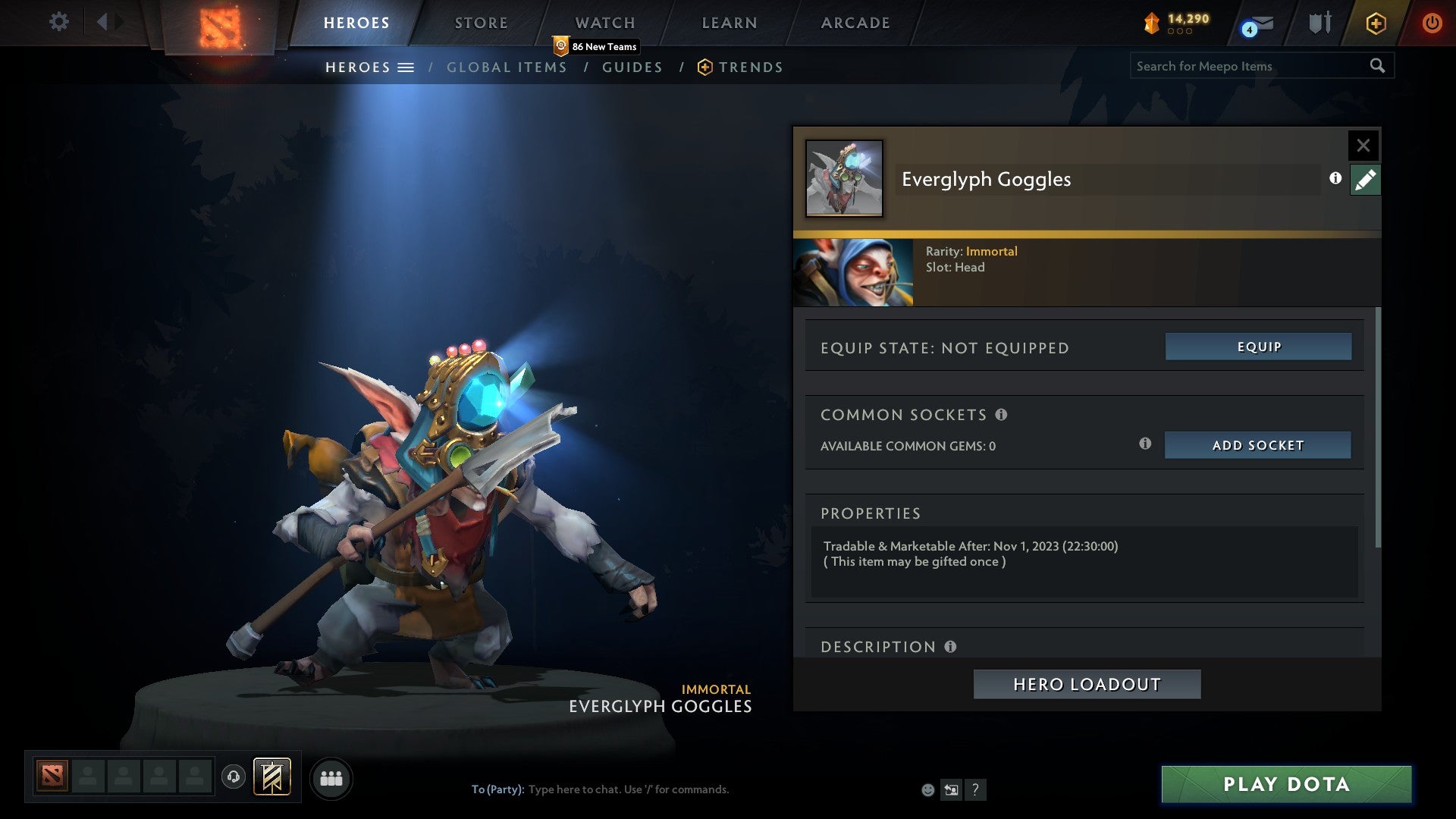The width and height of the screenshot is (1456, 819).
Task: Open the settings gear icon
Action: point(58,22)
